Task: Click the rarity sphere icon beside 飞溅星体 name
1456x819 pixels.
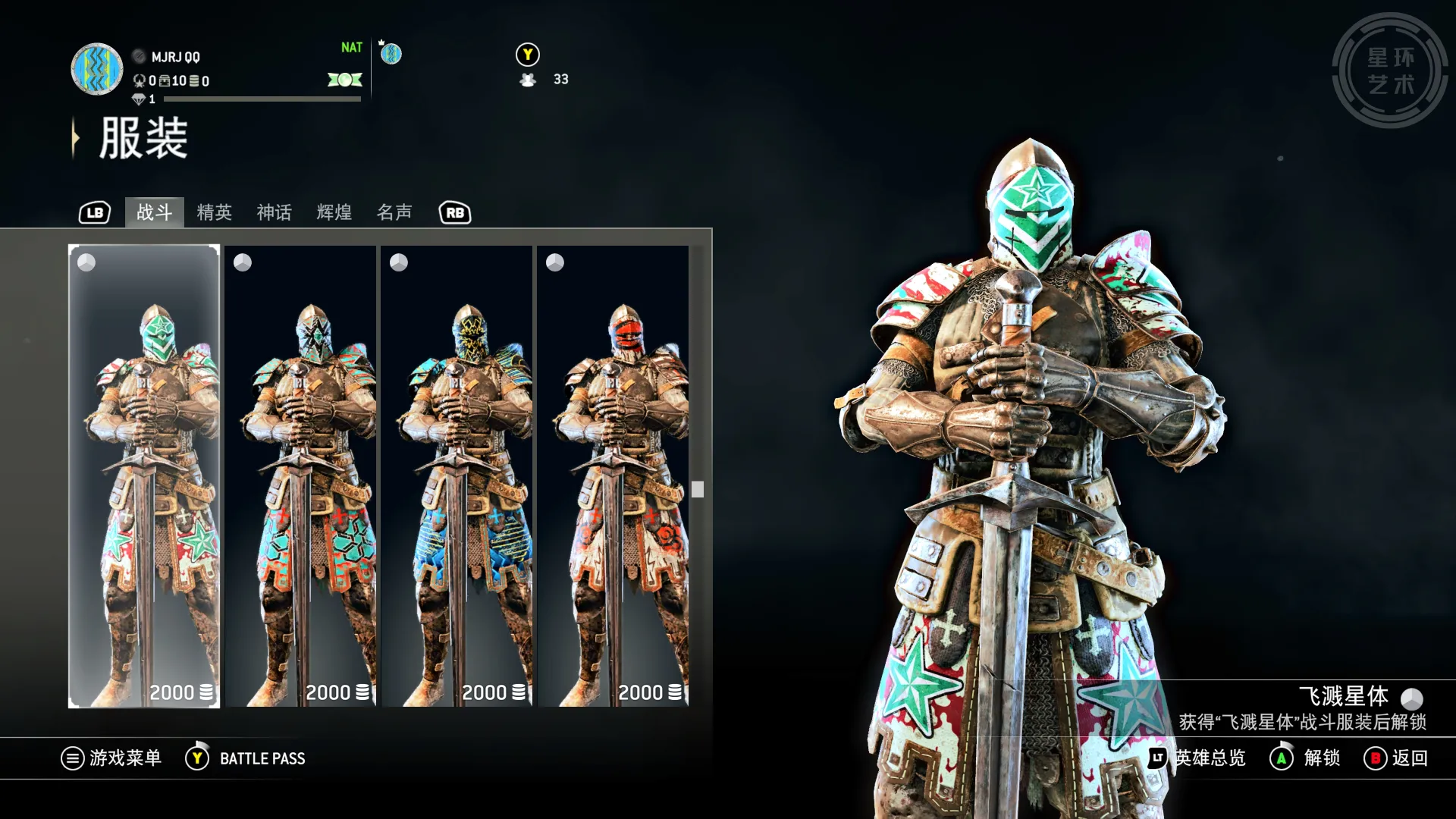Action: (x=1412, y=698)
